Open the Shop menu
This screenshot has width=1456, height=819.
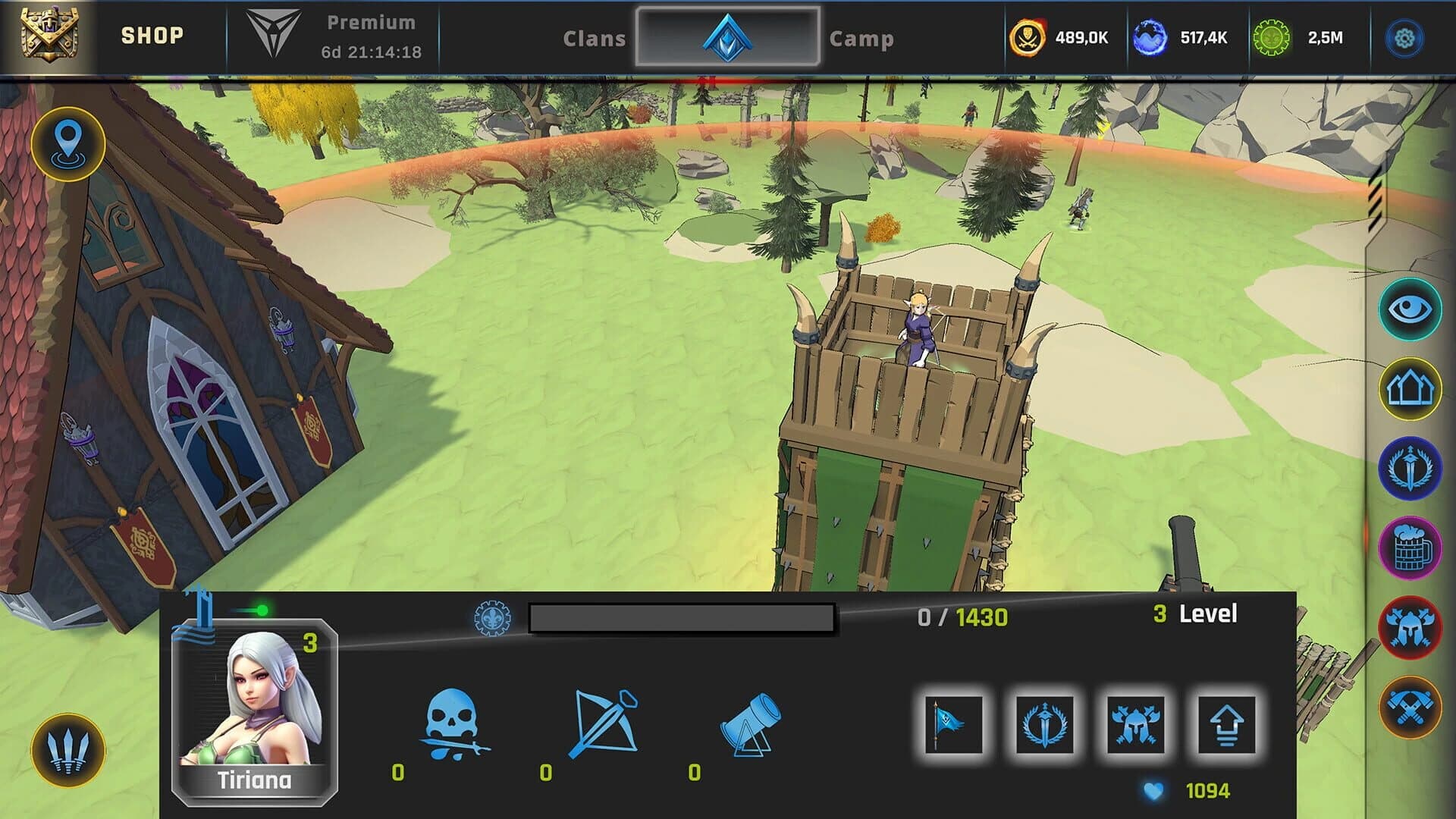tap(152, 34)
